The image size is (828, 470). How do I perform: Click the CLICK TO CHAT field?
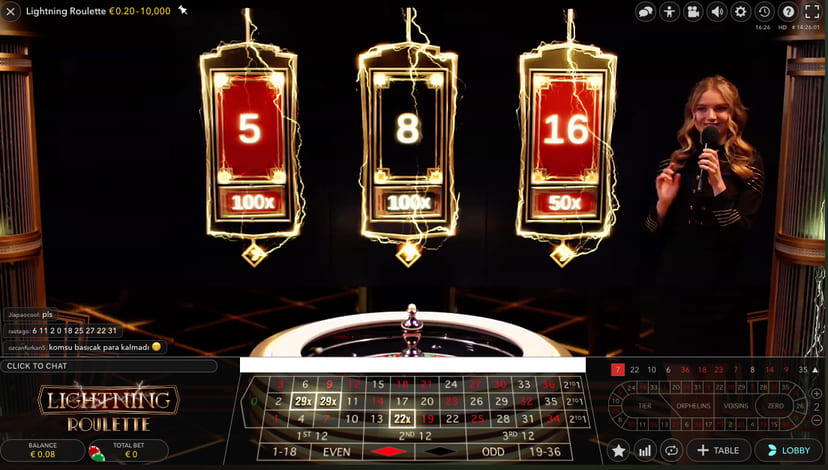click(x=108, y=366)
